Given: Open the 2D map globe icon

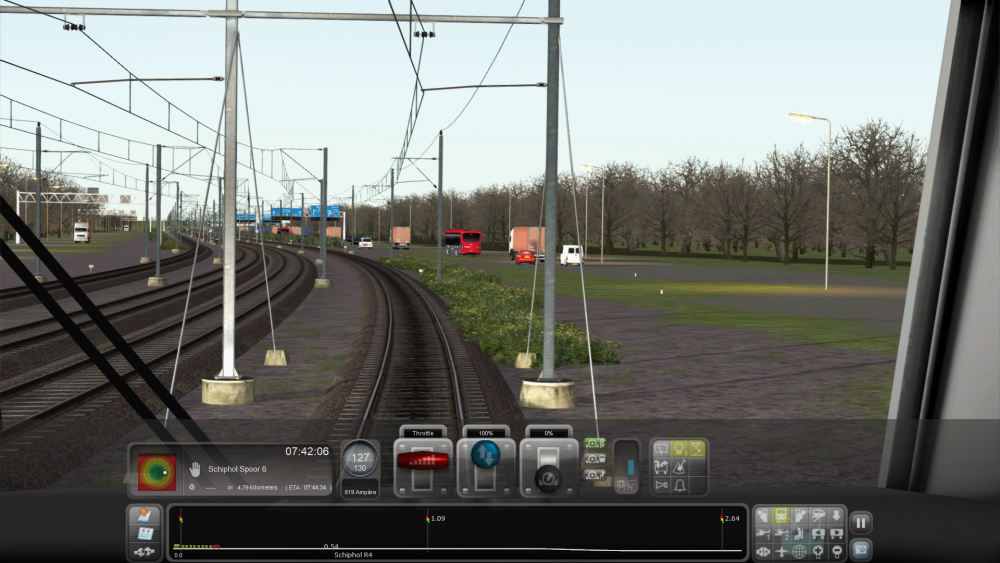Looking at the screenshot, I should 800,551.
